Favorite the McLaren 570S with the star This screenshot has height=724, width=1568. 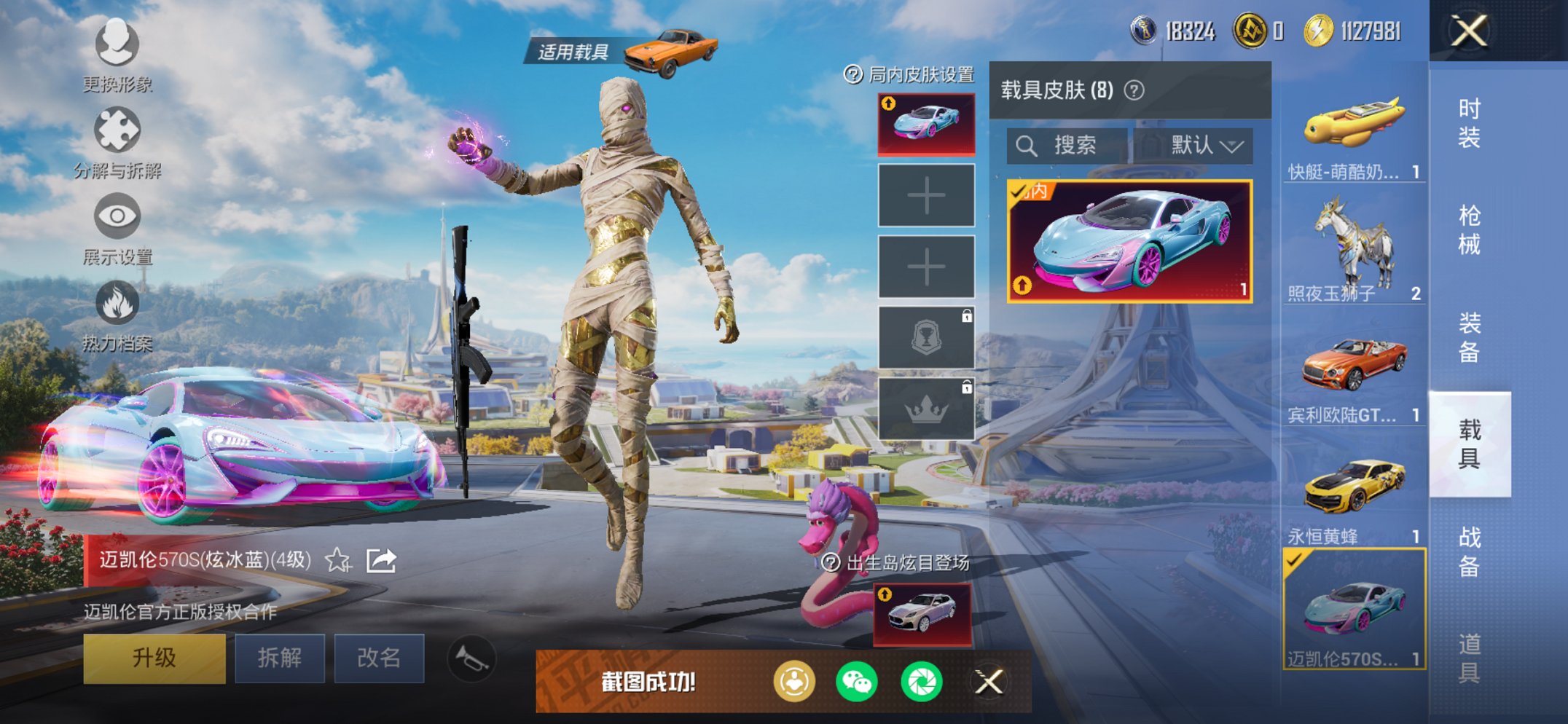[337, 561]
